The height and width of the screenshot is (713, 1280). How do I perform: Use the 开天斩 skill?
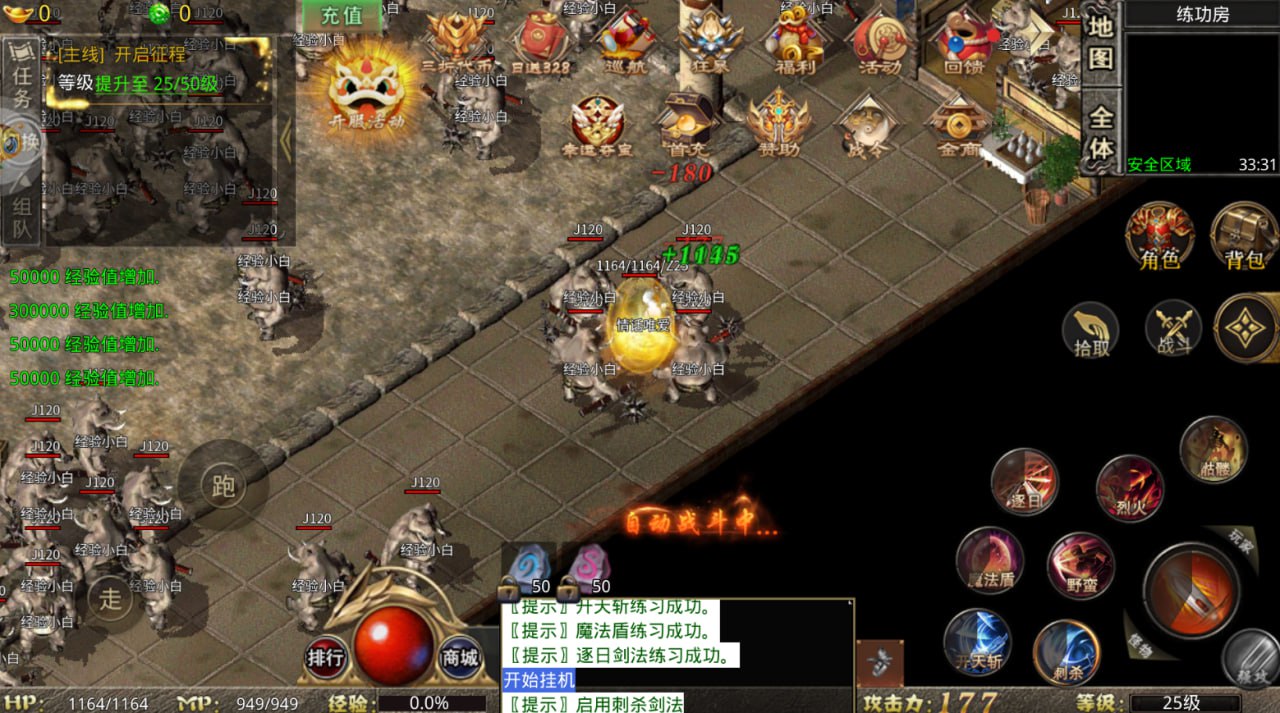[977, 642]
